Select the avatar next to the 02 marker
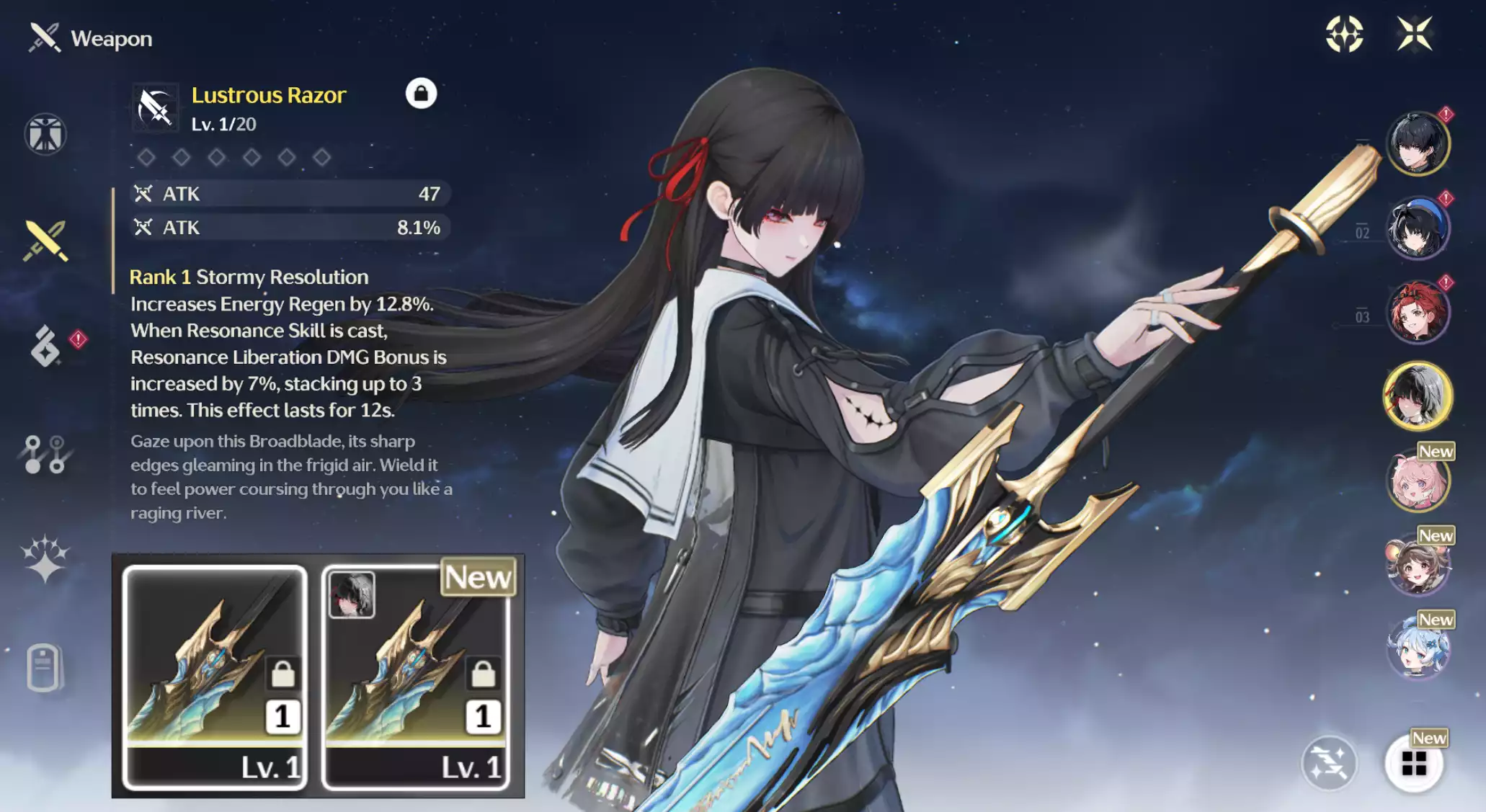The height and width of the screenshot is (812, 1486). pos(1418,228)
